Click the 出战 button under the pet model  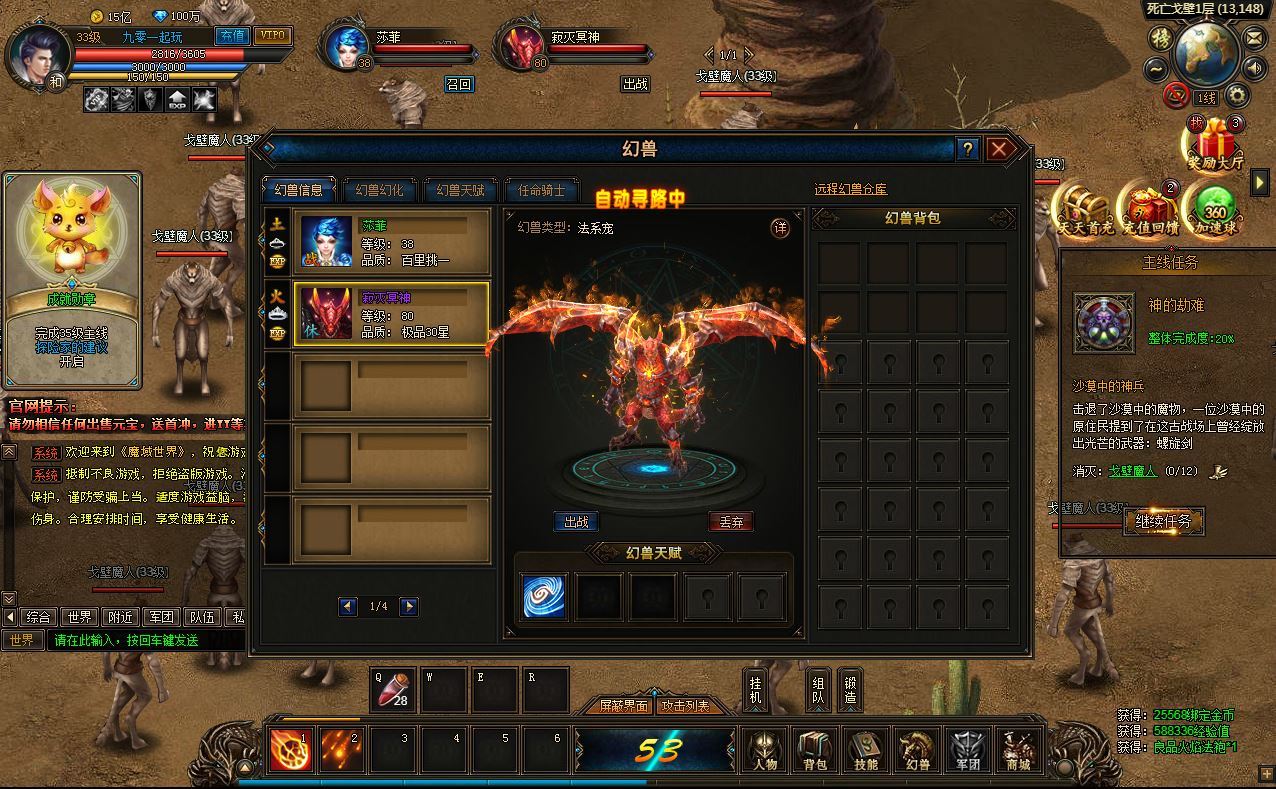coord(576,522)
